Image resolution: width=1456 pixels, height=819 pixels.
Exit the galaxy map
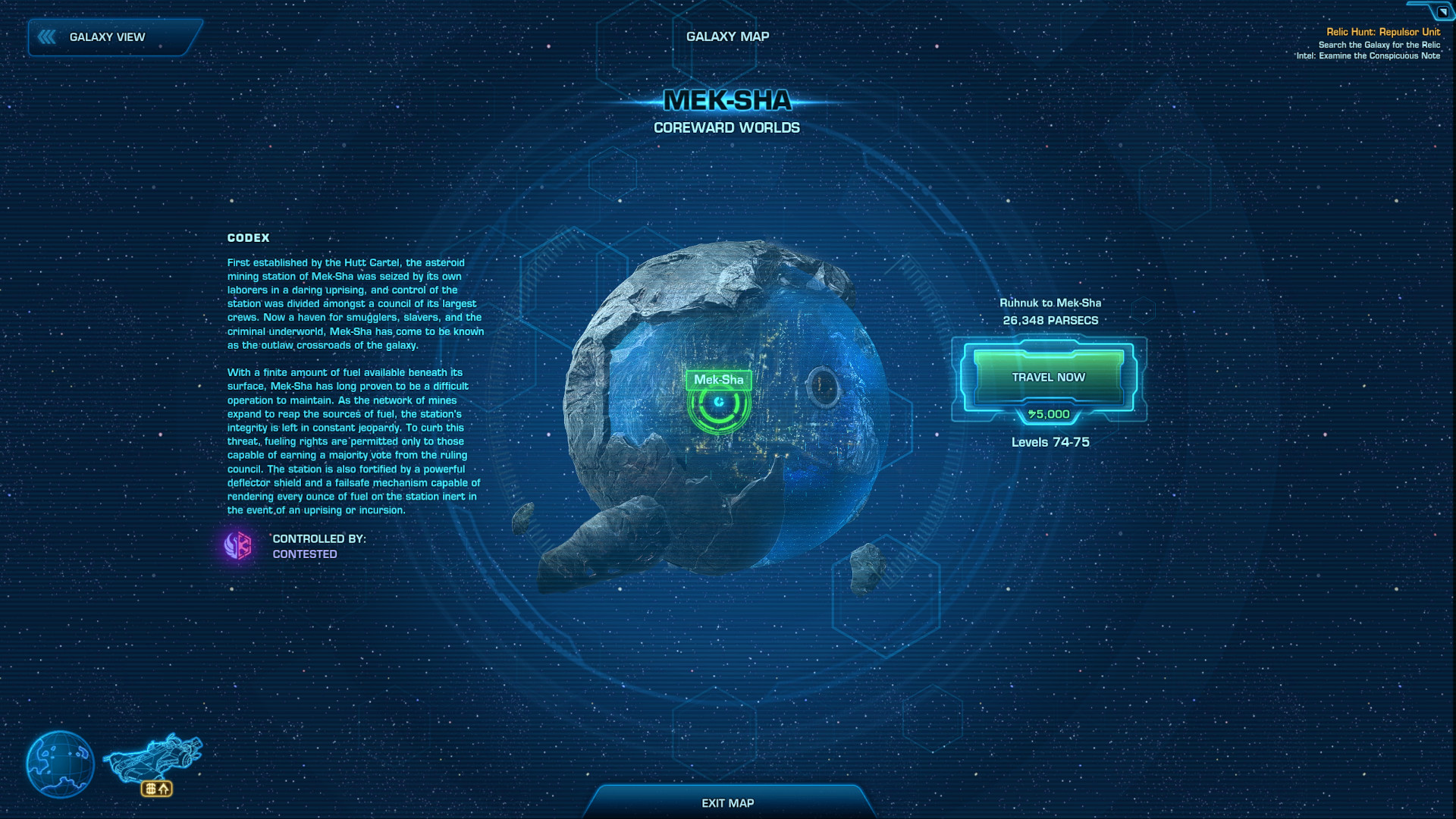(727, 803)
